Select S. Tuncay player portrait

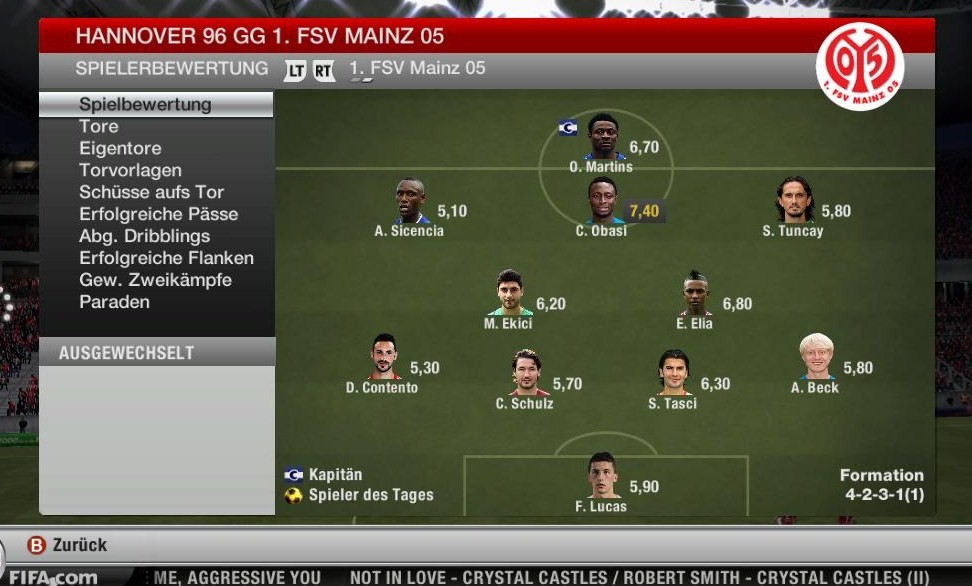[794, 201]
